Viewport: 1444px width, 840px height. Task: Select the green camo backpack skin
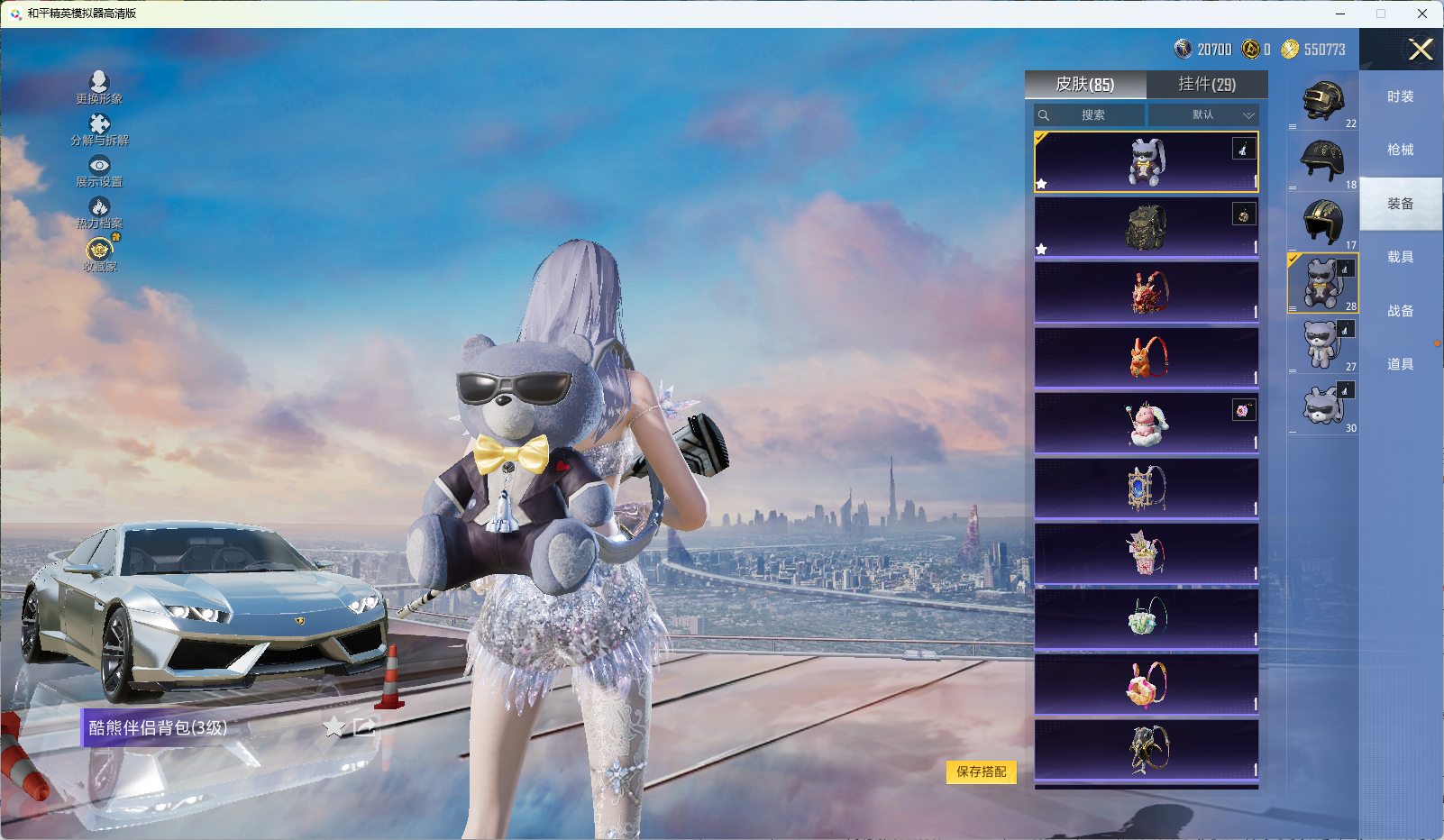[x=1146, y=227]
